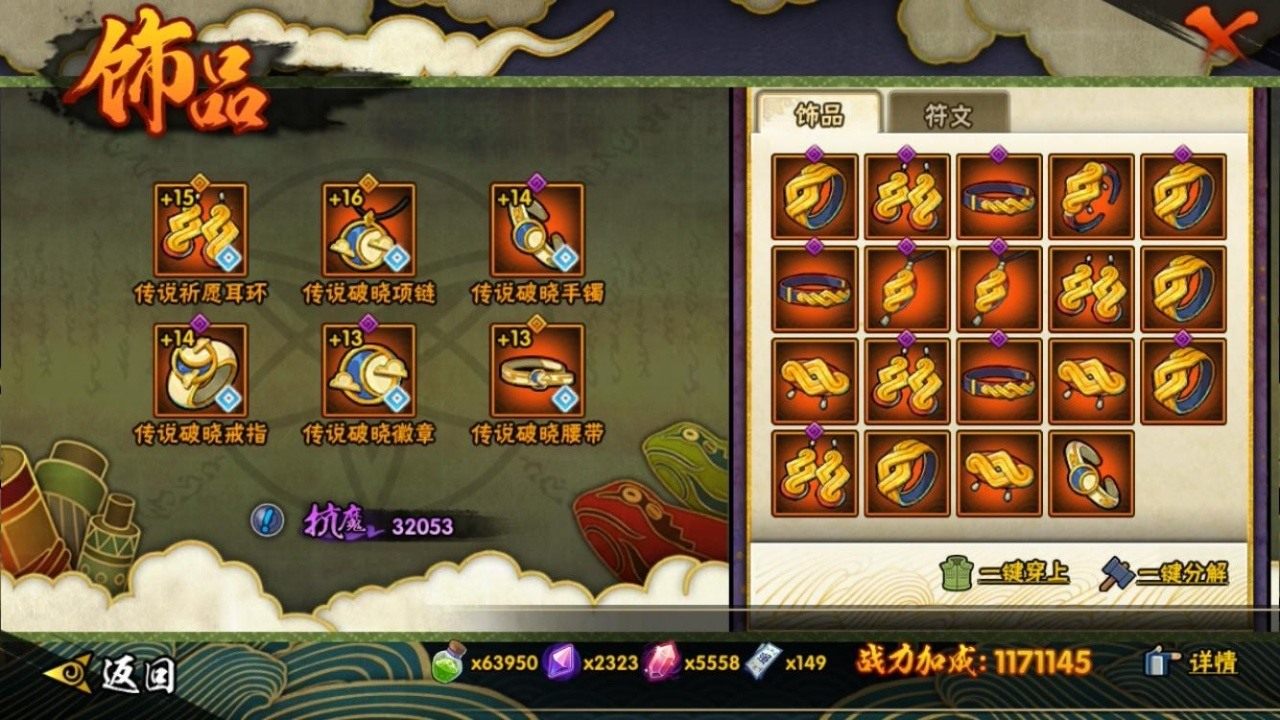
Task: Switch to the 符文 tab
Action: coord(947,115)
